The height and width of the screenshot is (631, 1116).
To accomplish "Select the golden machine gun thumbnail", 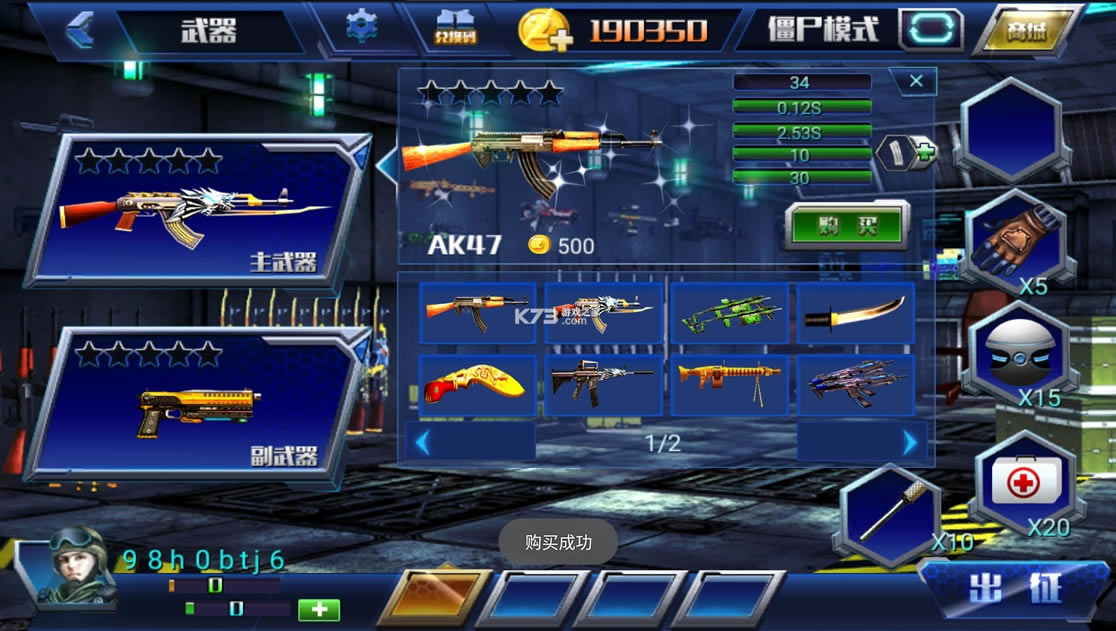I will 730,385.
